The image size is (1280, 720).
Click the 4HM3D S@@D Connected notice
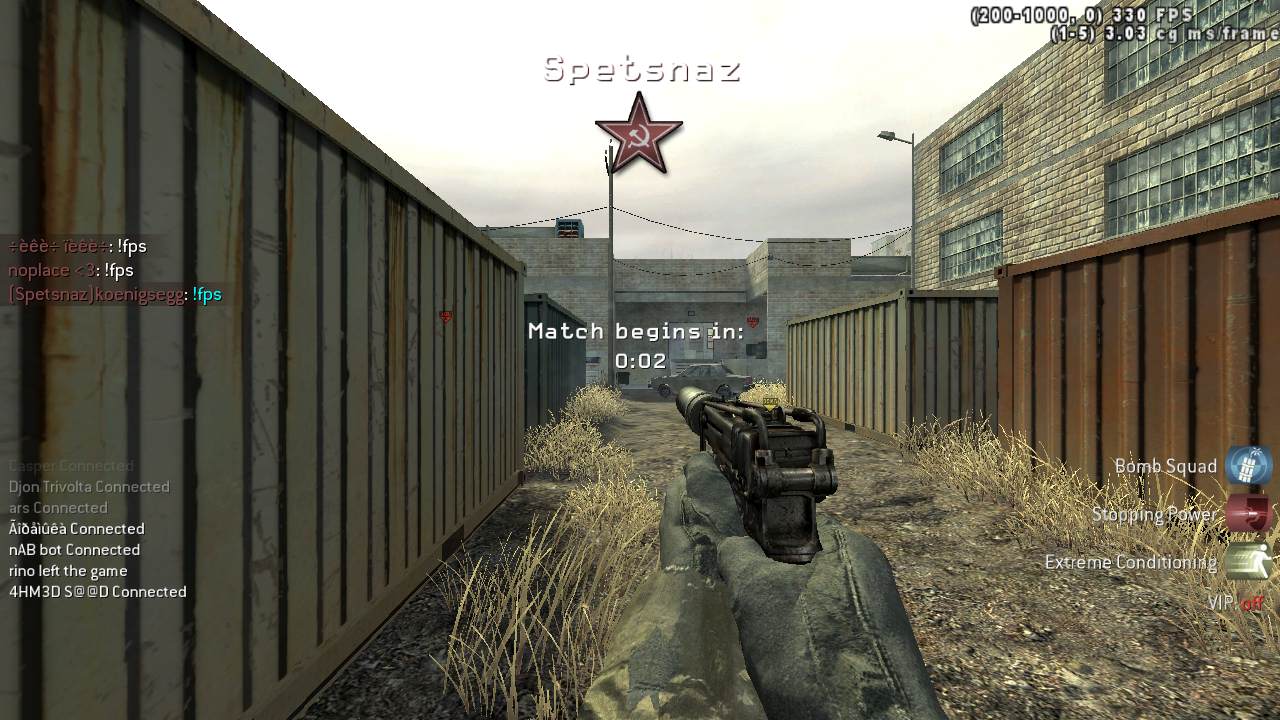click(x=98, y=592)
